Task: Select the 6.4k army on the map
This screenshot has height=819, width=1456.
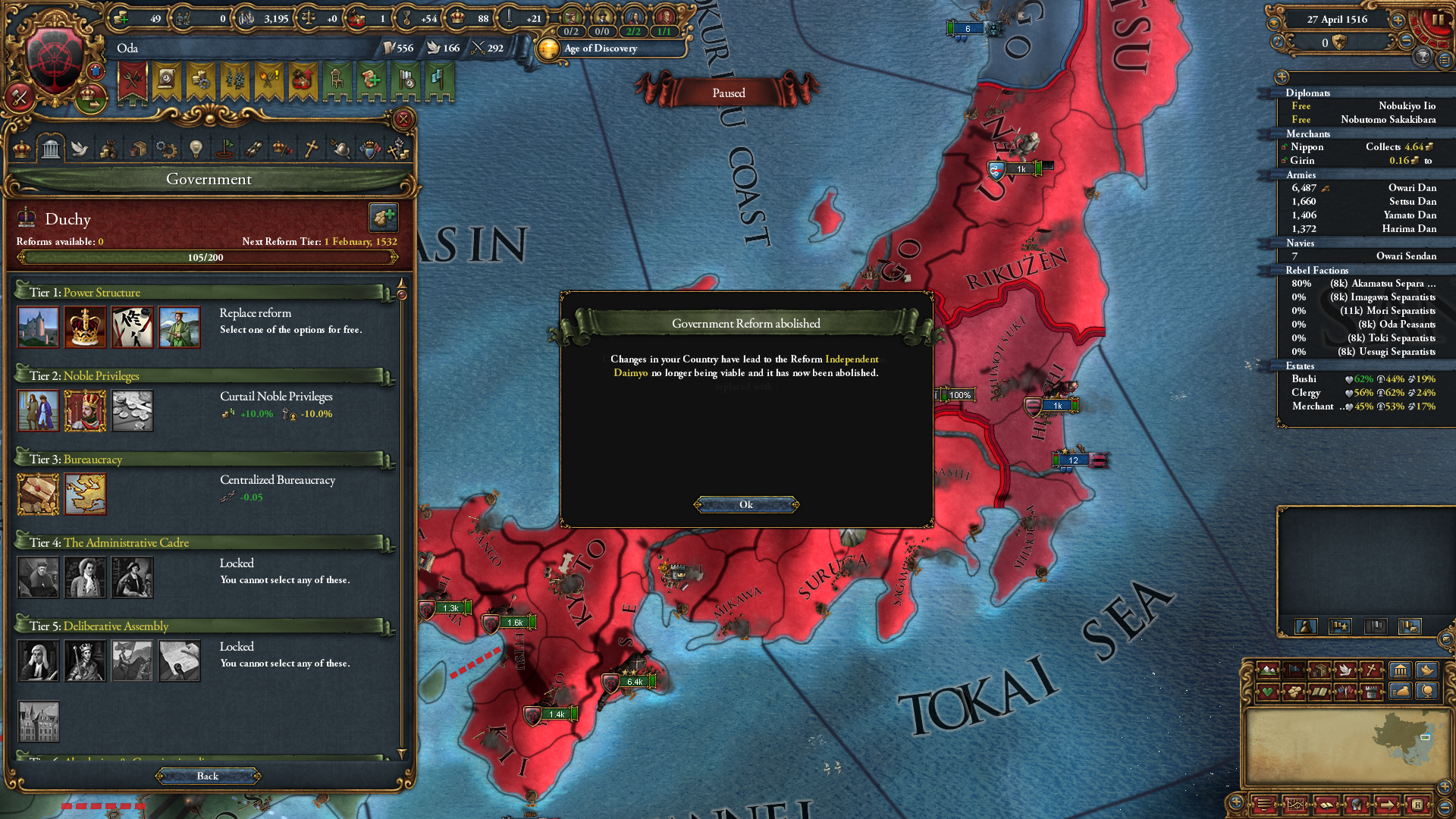Action: [x=634, y=682]
